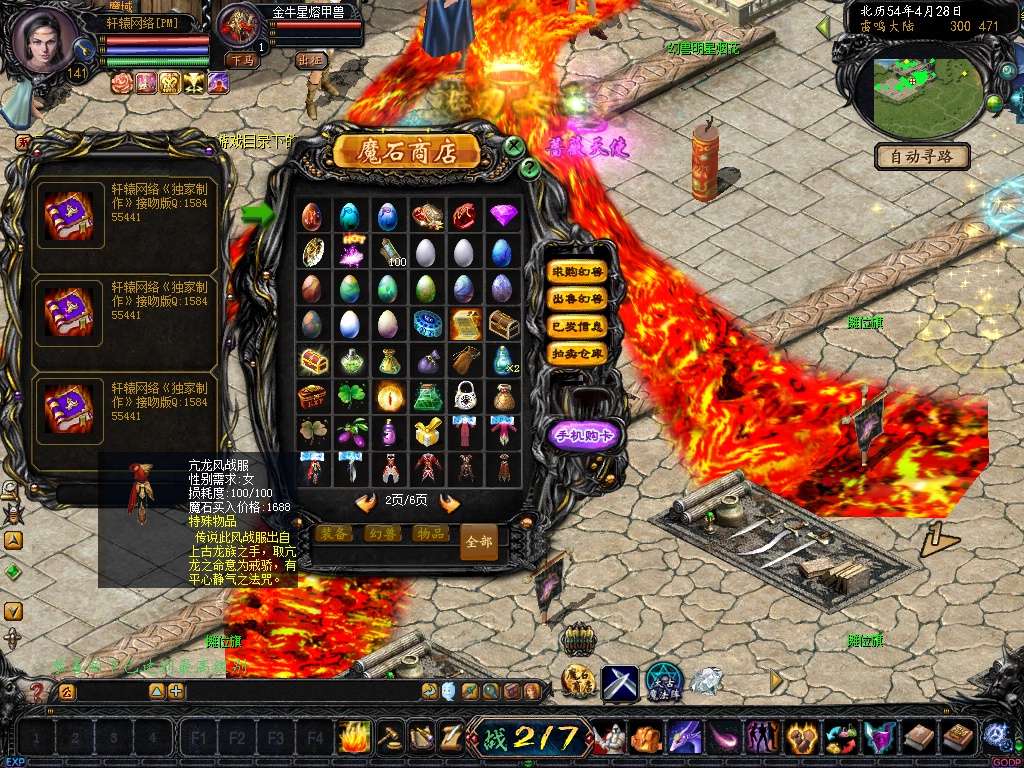The width and height of the screenshot is (1024, 768).
Task: Open the 已发信息 panel
Action: tap(577, 326)
